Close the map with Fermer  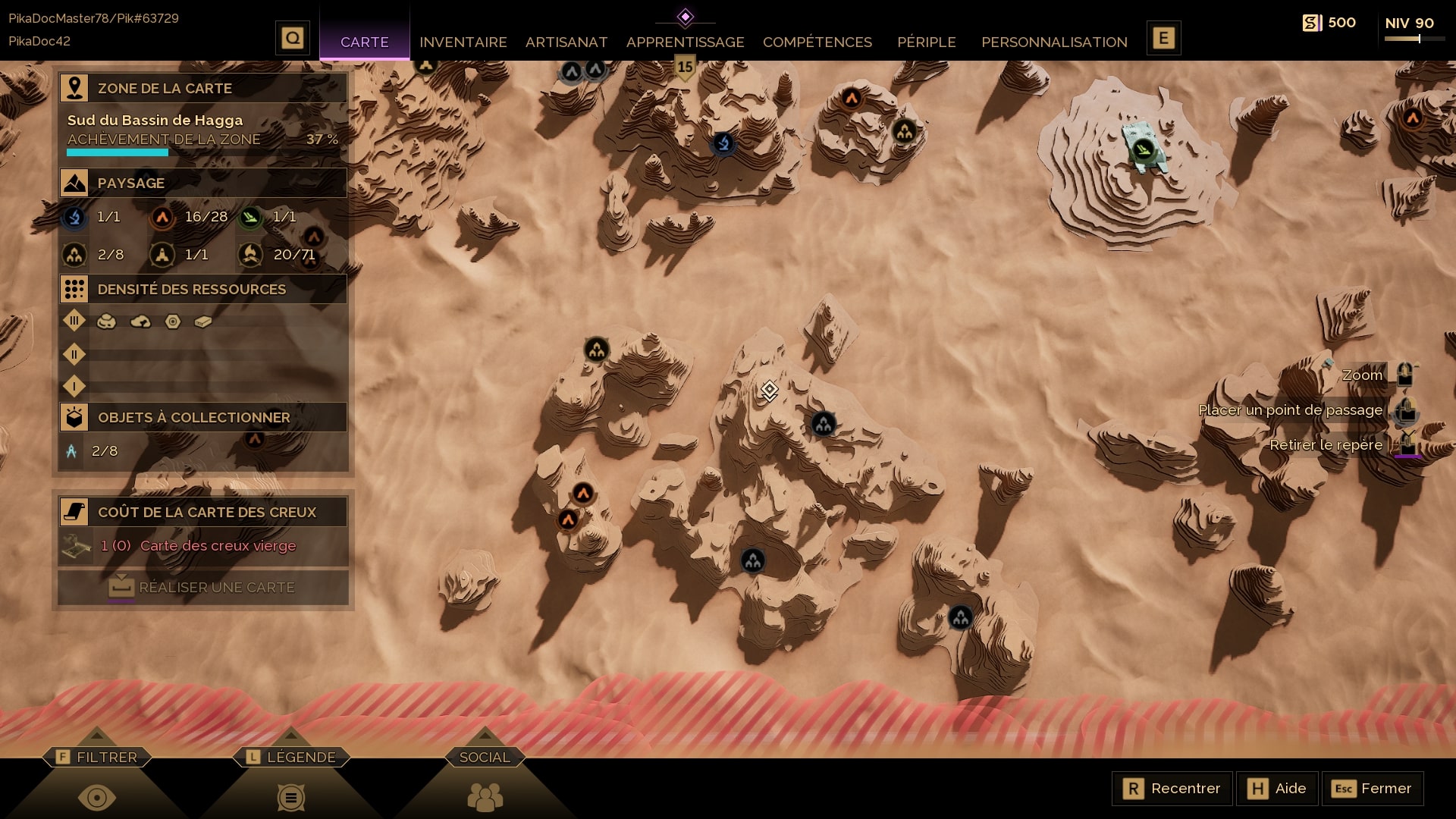click(x=1373, y=789)
